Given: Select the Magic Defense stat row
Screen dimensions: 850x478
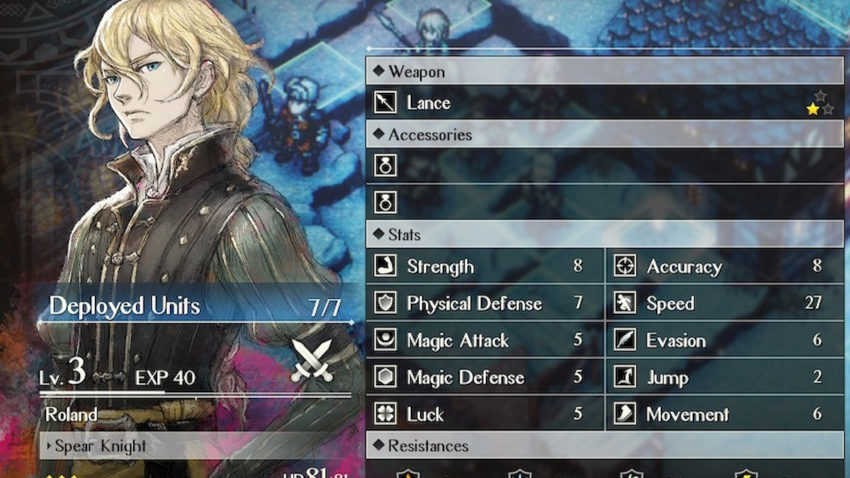Looking at the screenshot, I should click(x=486, y=377).
